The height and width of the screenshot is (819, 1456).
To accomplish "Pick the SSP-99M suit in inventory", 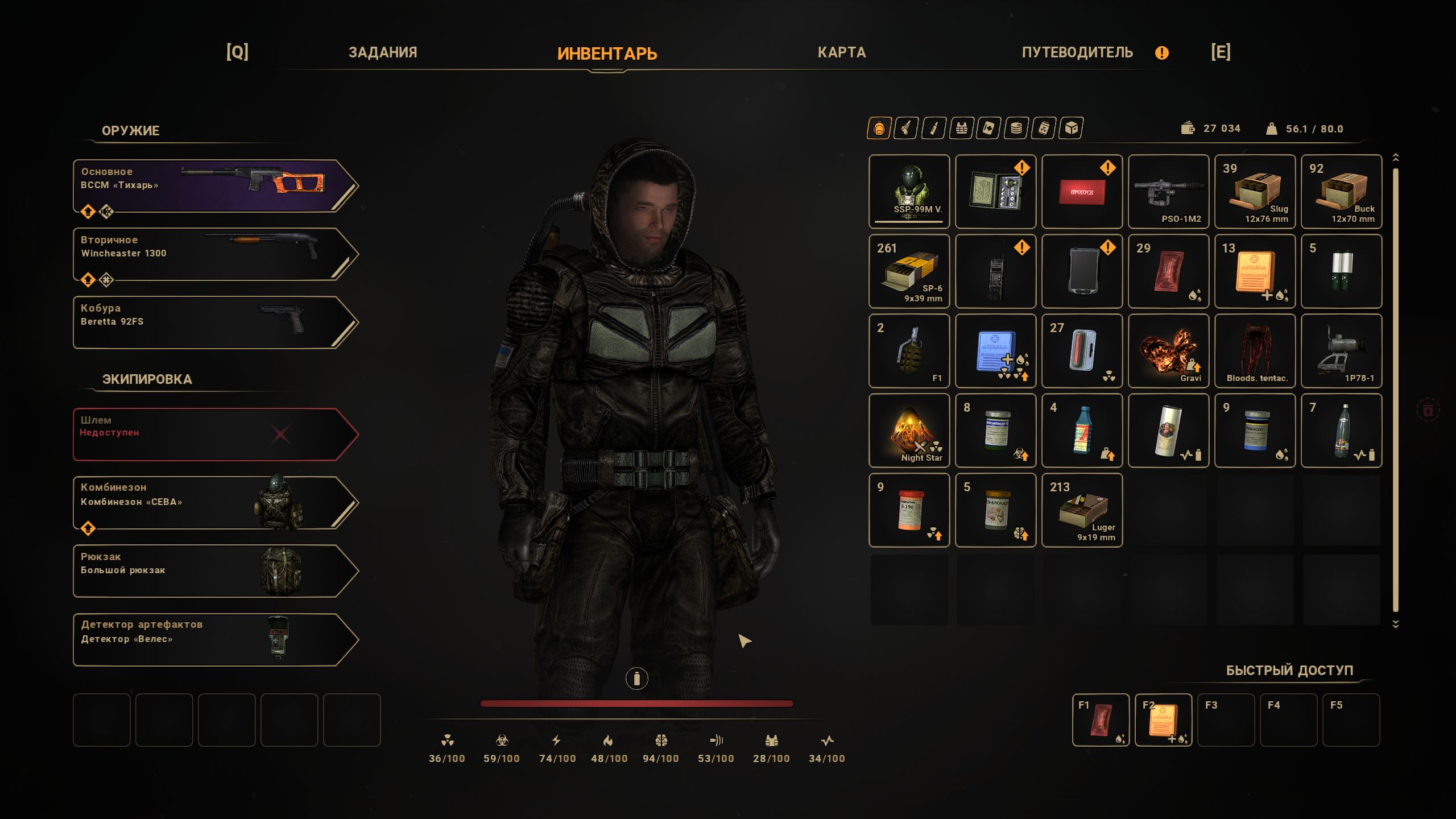I will tap(909, 192).
